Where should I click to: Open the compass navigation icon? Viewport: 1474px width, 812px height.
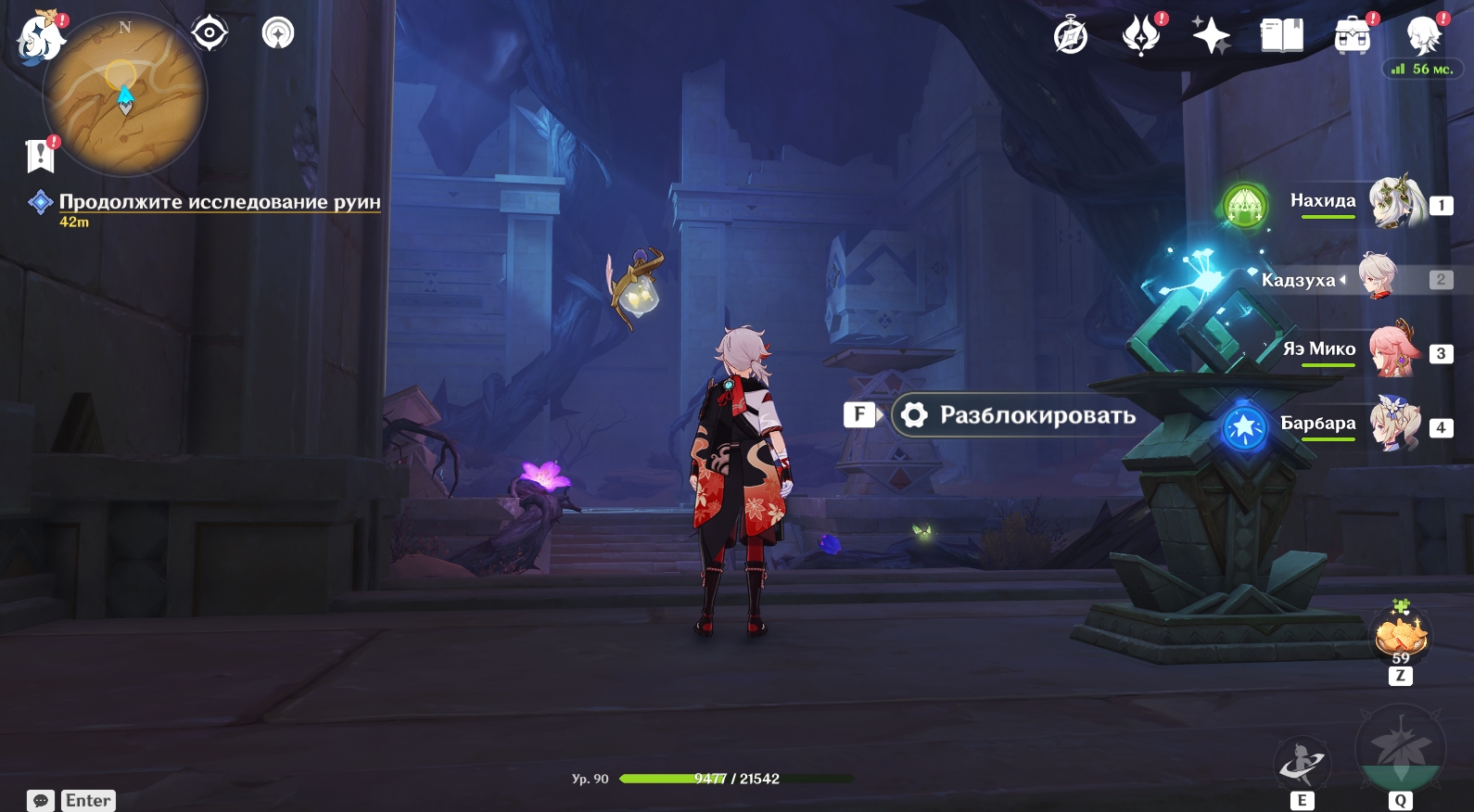pos(1071,36)
